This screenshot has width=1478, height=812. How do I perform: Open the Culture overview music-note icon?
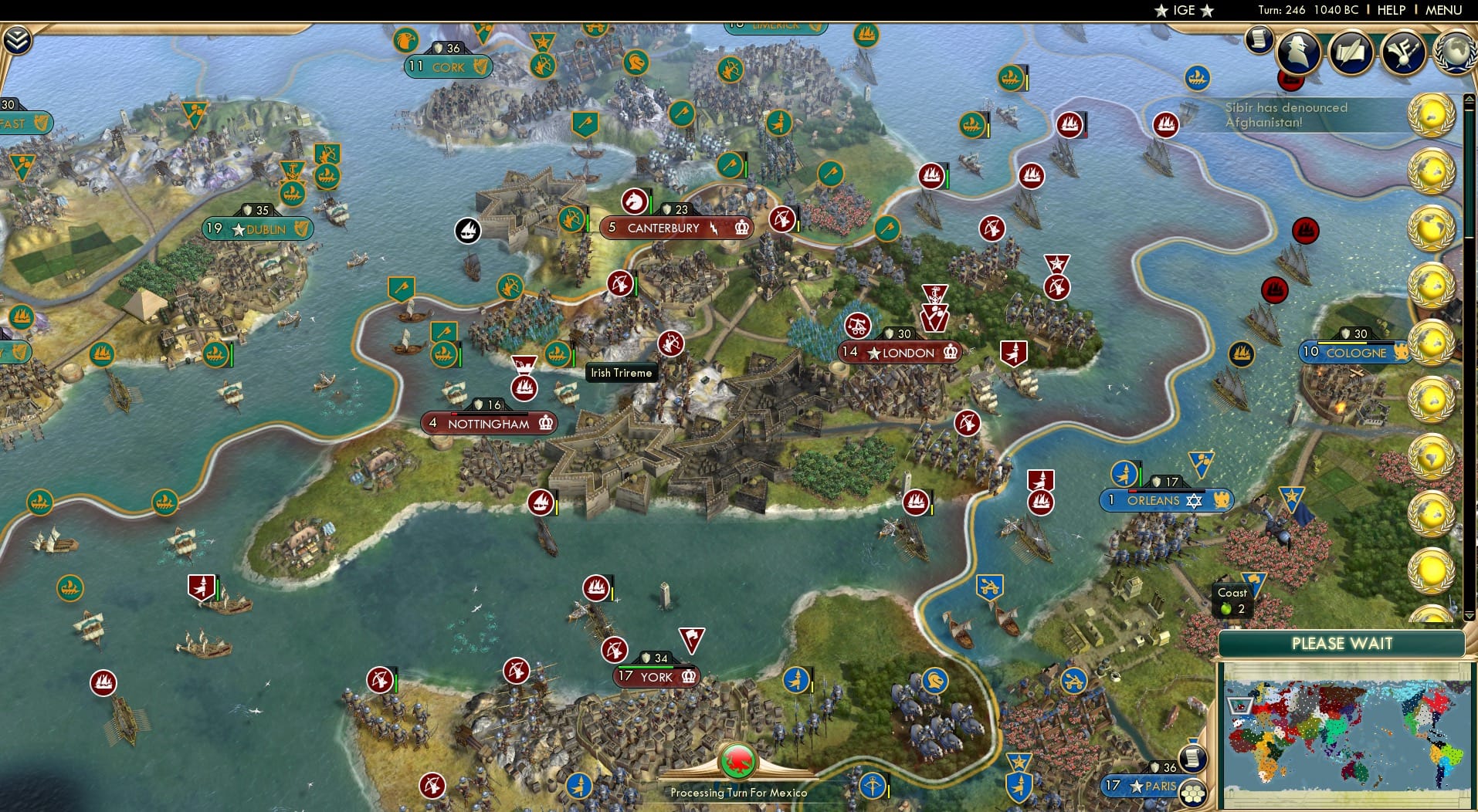1405,52
